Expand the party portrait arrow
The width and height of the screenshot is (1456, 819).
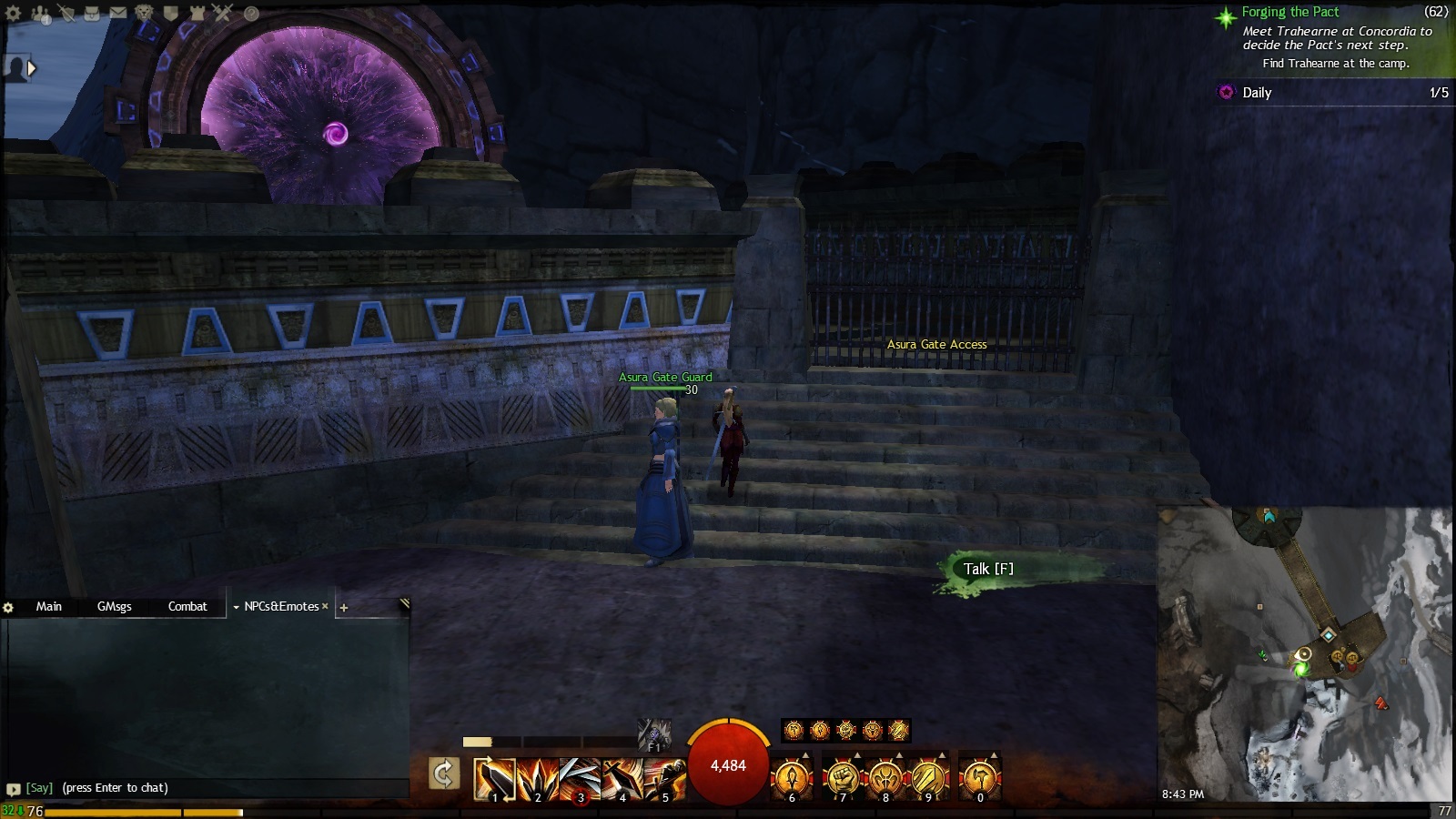[x=33, y=68]
